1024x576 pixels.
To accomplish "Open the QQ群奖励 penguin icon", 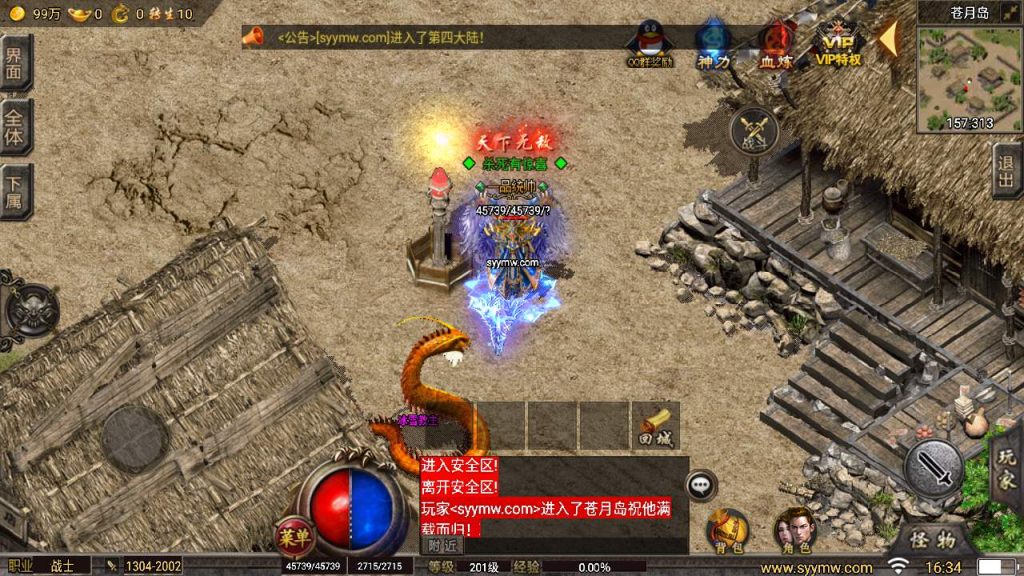I will (650, 42).
